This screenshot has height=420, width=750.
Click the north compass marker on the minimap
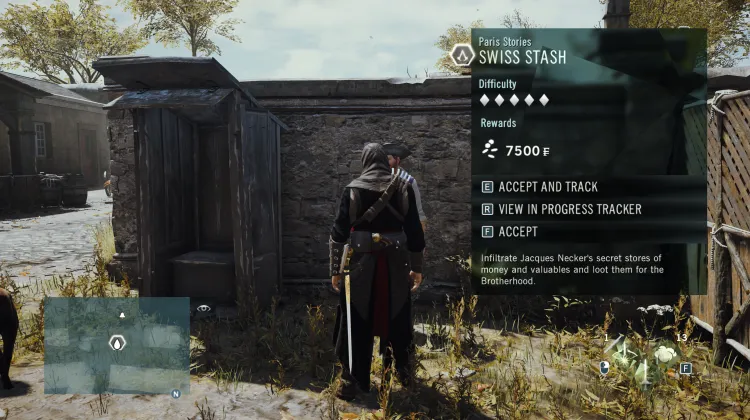click(x=176, y=393)
